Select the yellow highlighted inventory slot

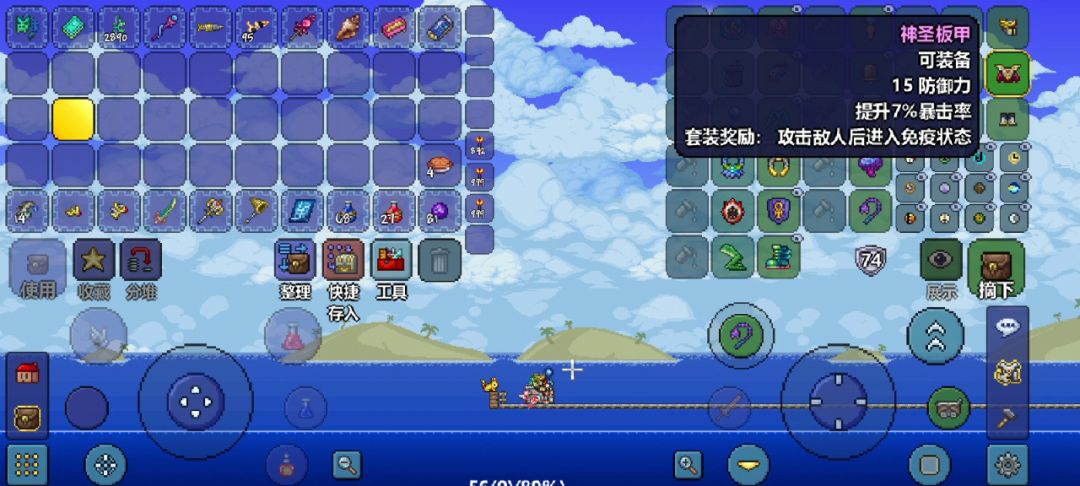[x=73, y=119]
